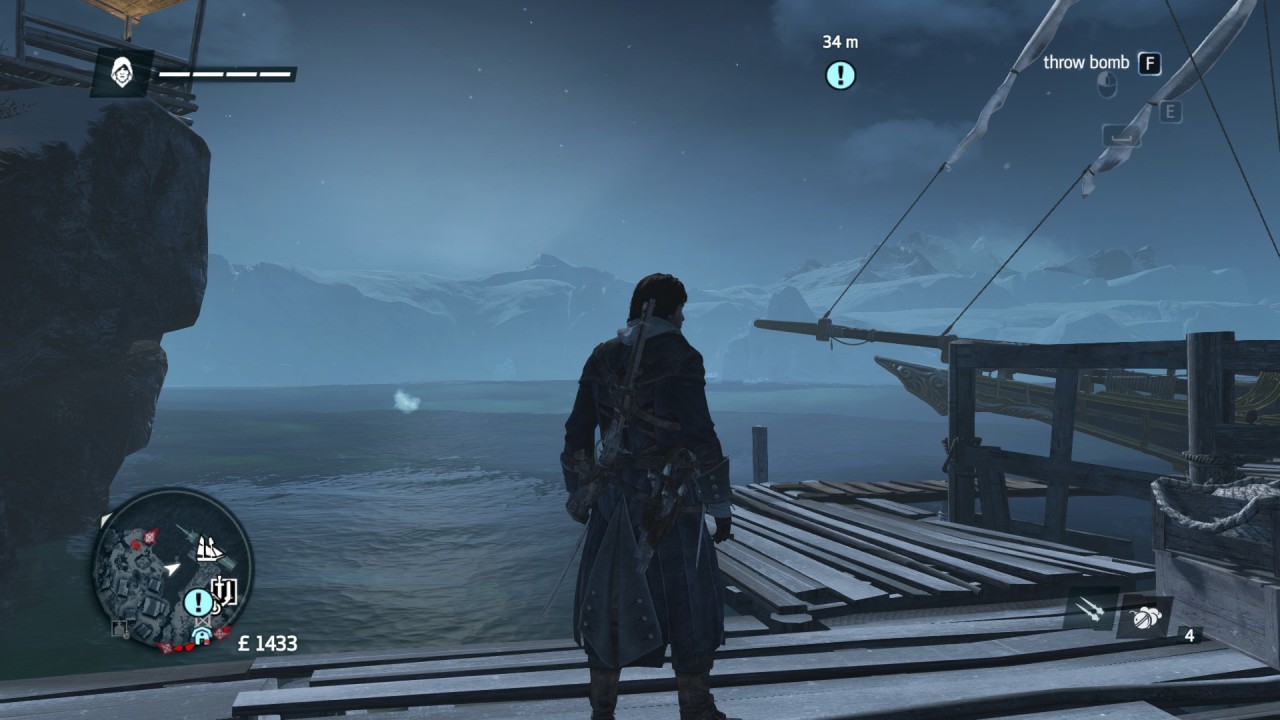Select the smoke bomb tool slot
Screen dimensions: 1280x720
[x=1143, y=617]
